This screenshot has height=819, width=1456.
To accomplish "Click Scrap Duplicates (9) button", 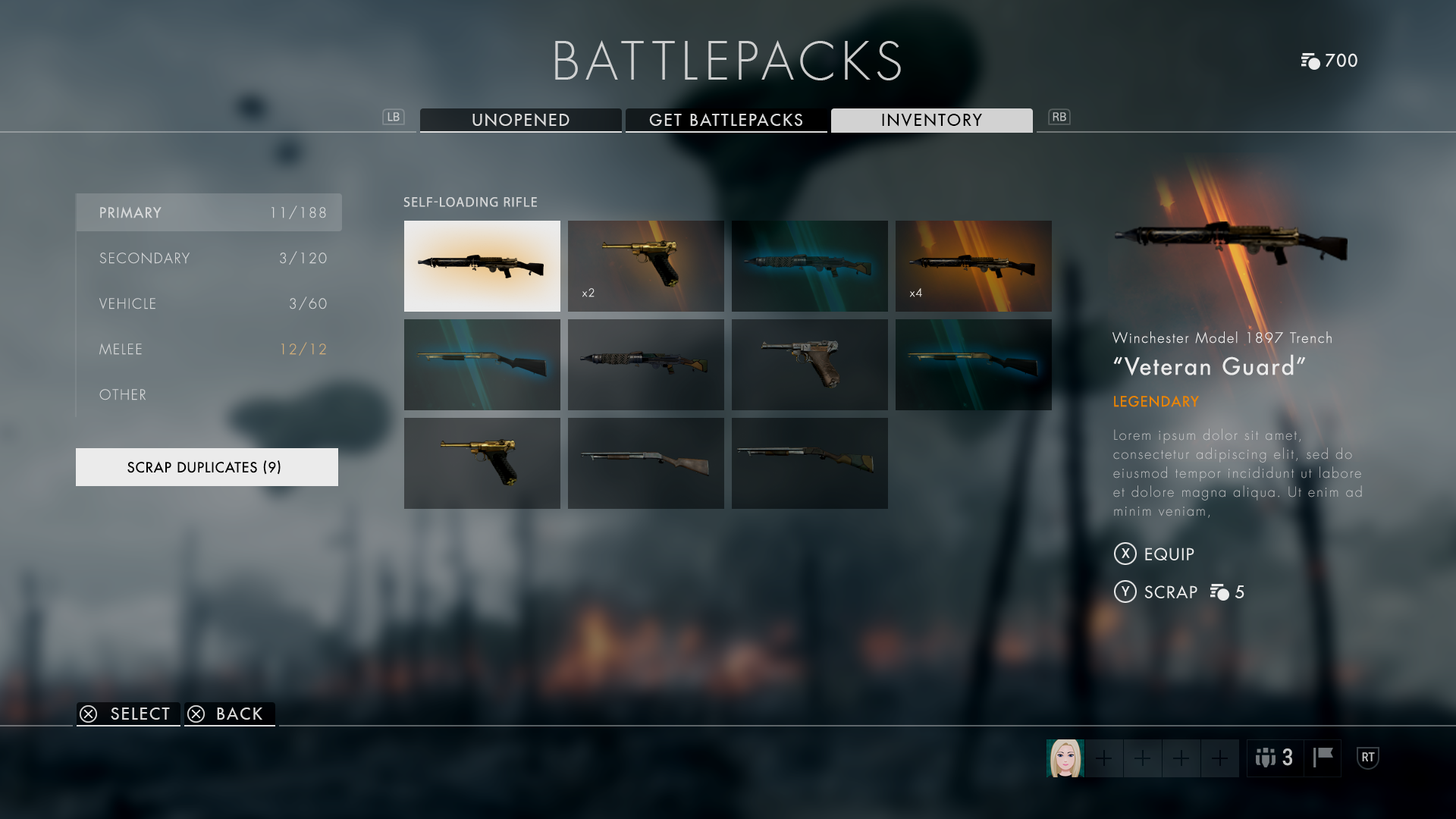I will click(x=206, y=467).
